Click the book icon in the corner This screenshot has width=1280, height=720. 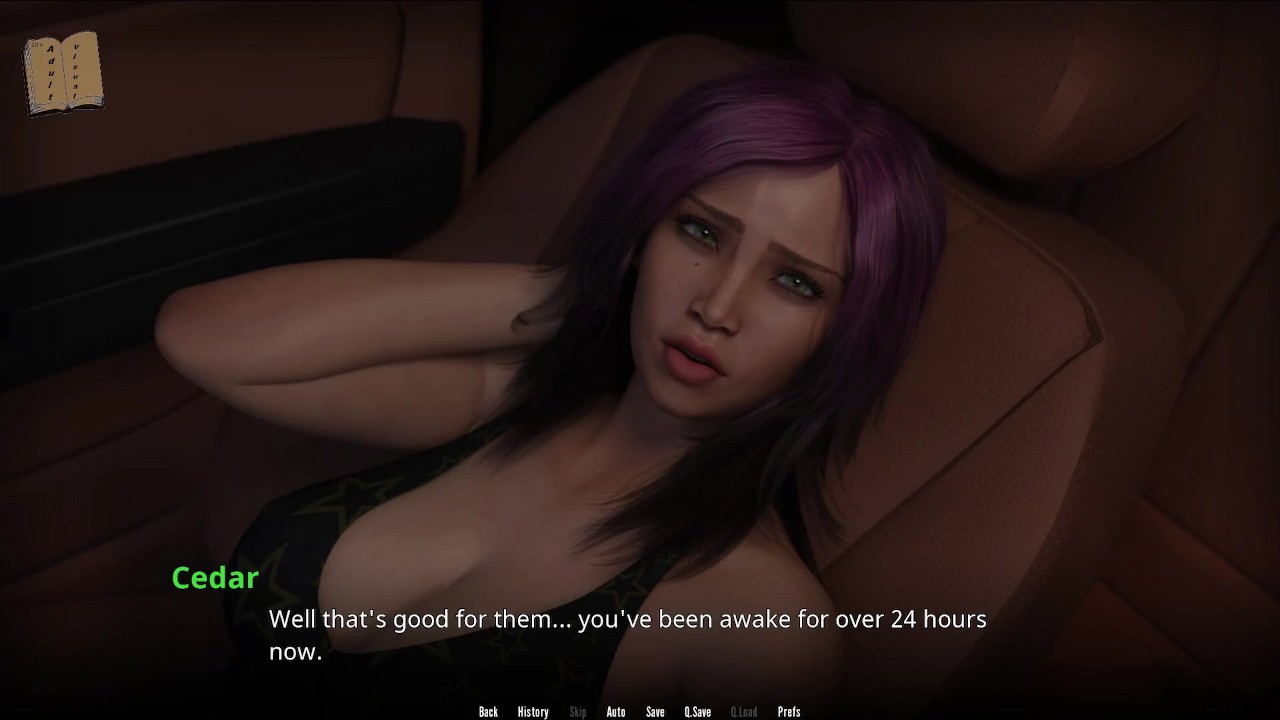(63, 73)
